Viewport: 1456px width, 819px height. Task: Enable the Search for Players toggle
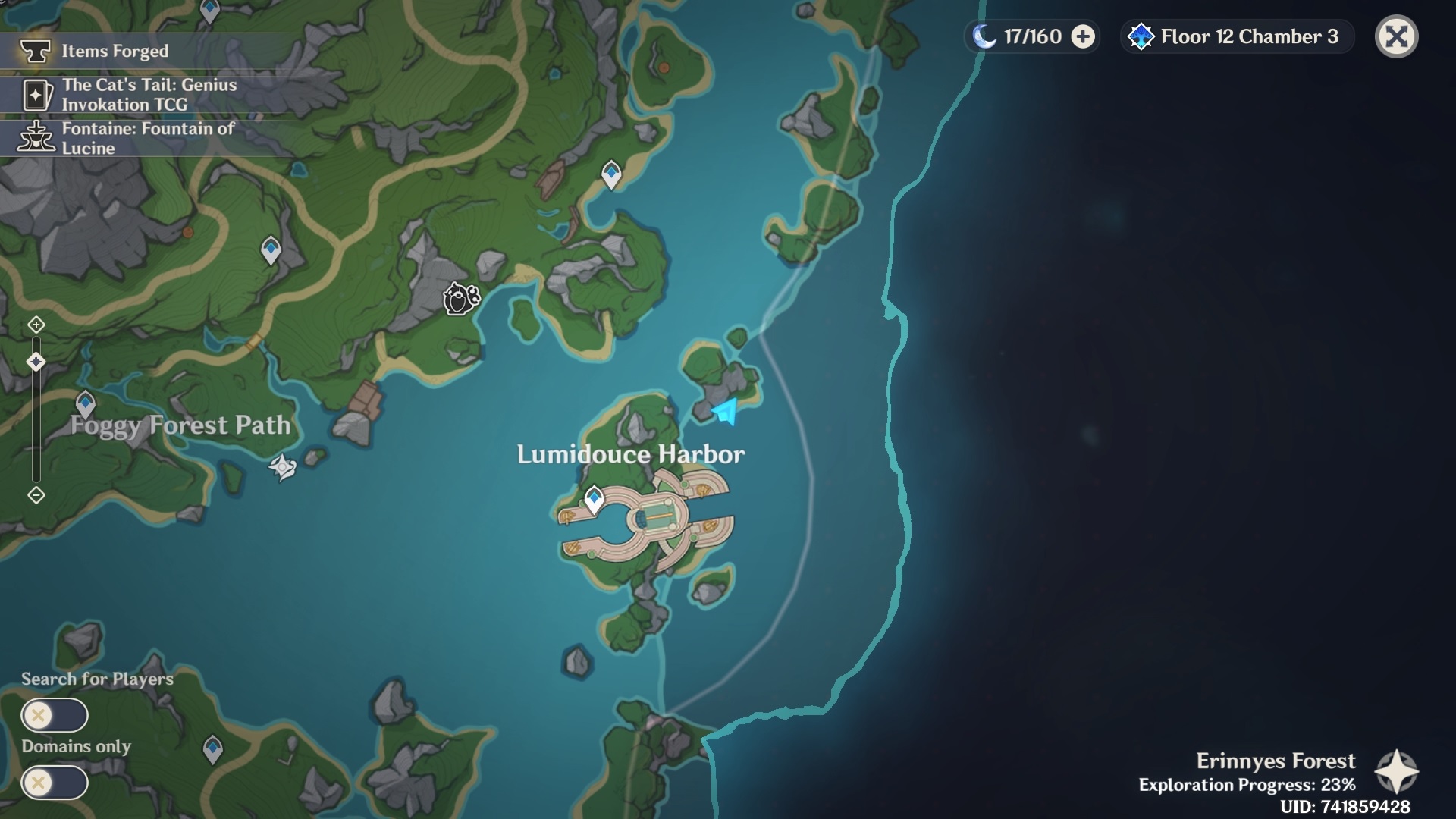pyautogui.click(x=55, y=714)
